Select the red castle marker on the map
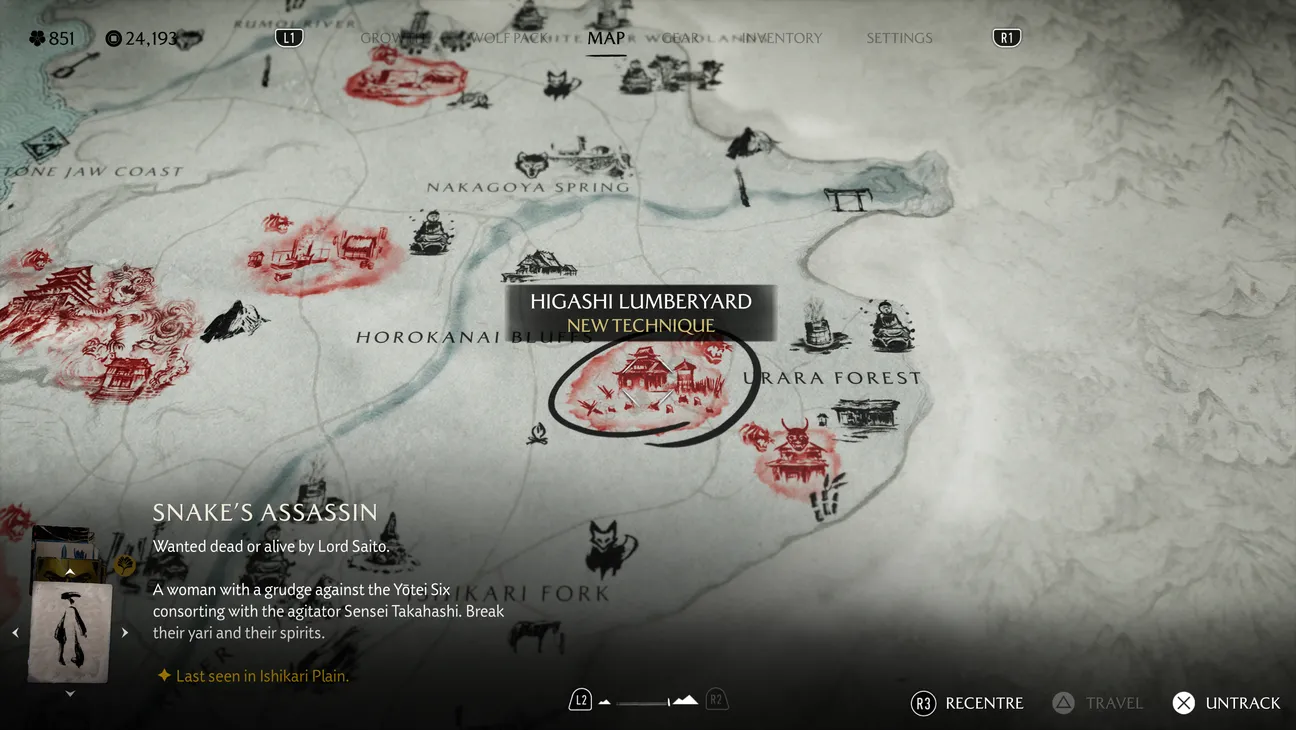This screenshot has width=1296, height=730. pyautogui.click(x=62, y=298)
